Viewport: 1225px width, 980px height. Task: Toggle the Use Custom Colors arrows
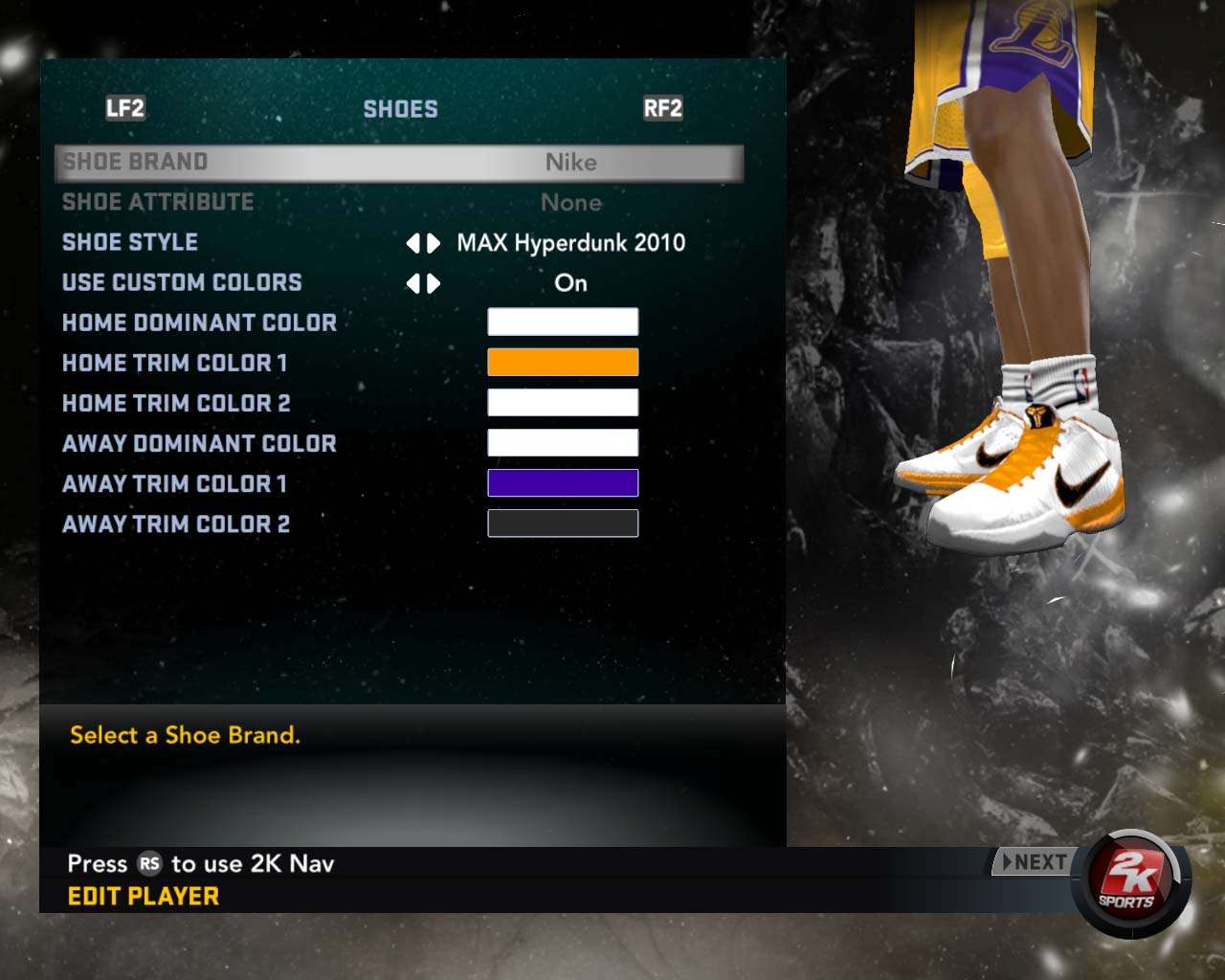click(423, 284)
